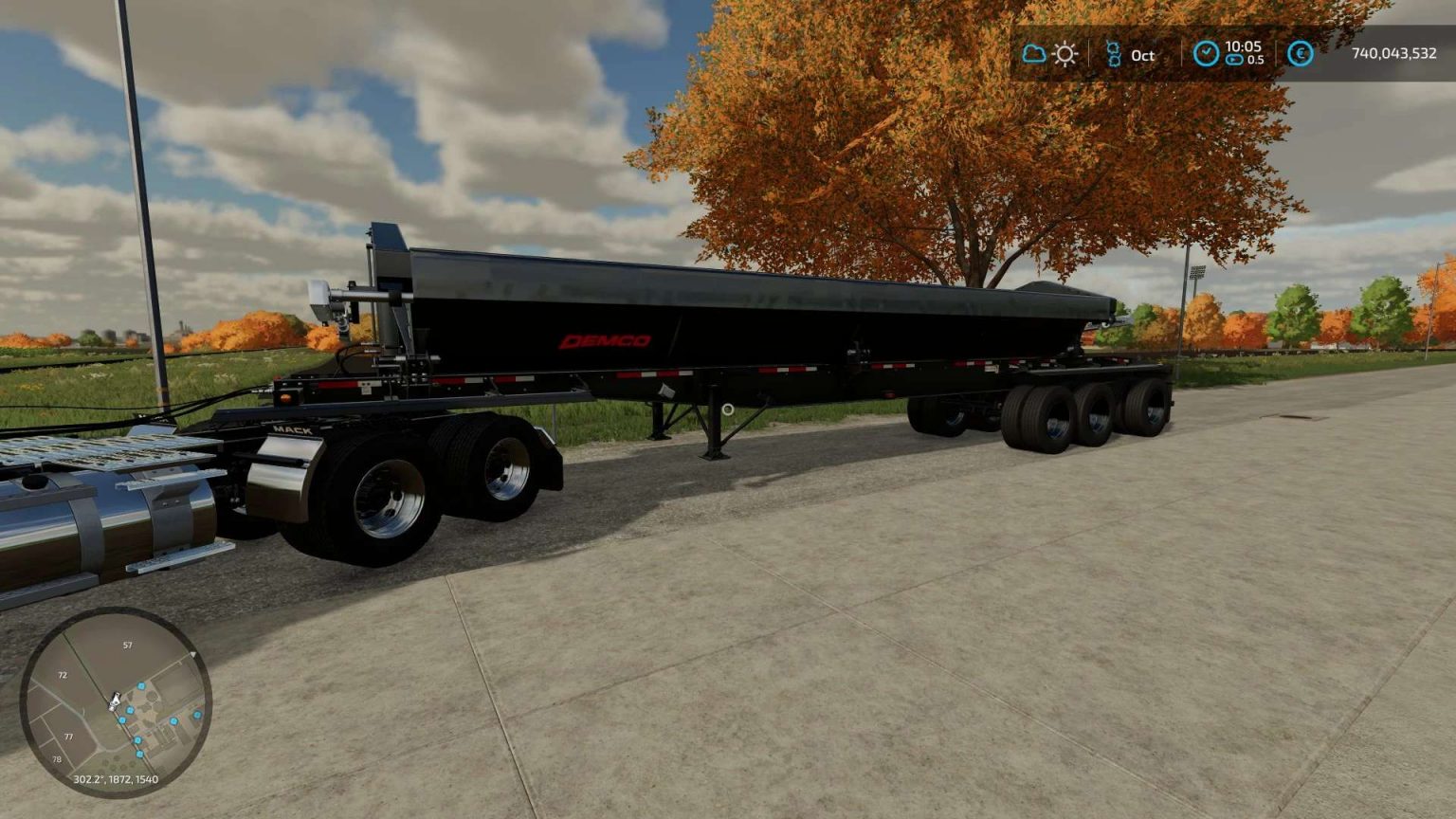This screenshot has height=819, width=1456.
Task: Select the sun forecast icon
Action: pyautogui.click(x=1065, y=55)
